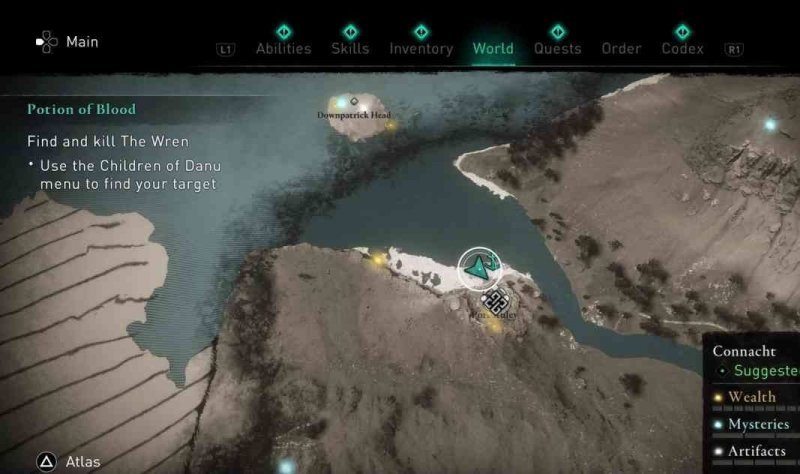Go to the Inventory tab
Viewport: 800px width, 474px height.
point(421,48)
